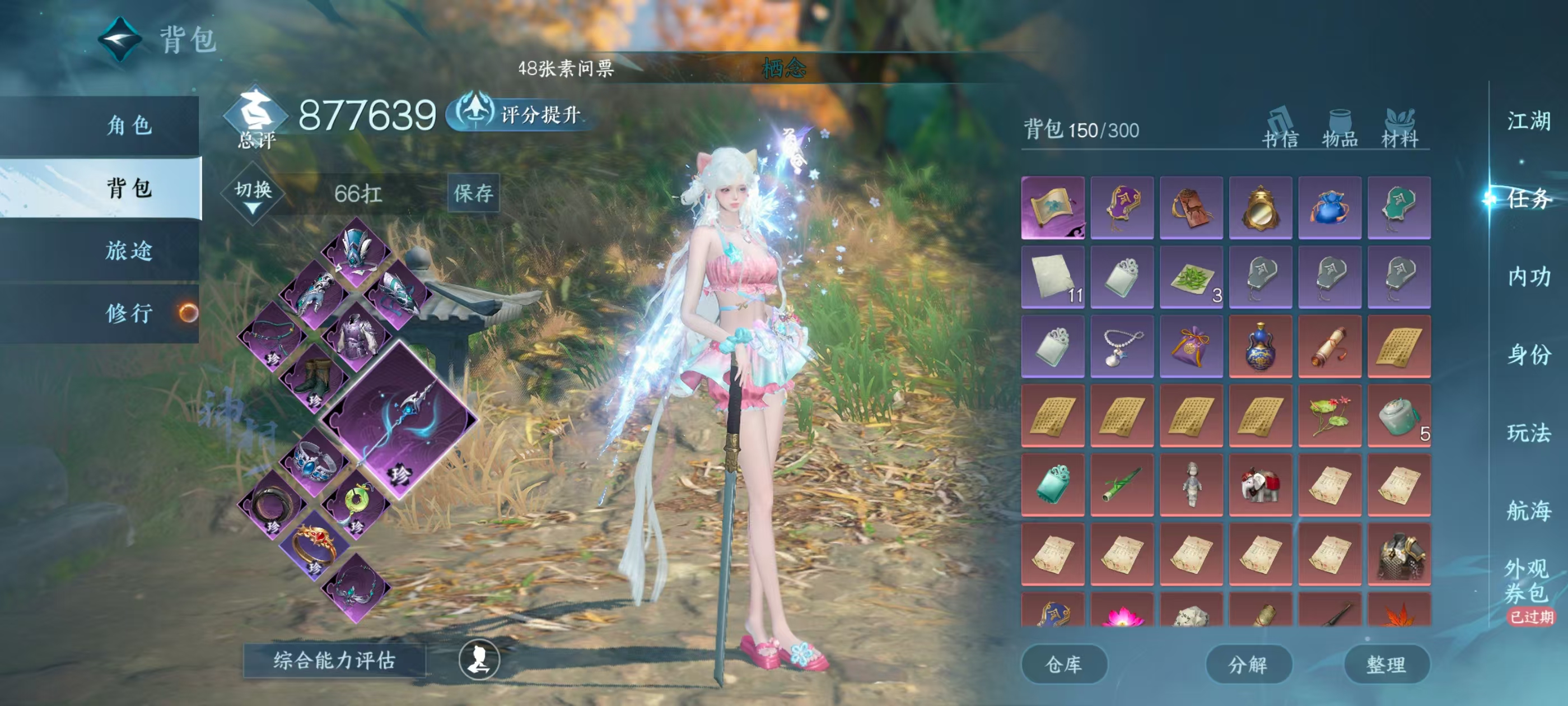Open the 旅途 tab
1568x706 pixels.
coord(129,250)
